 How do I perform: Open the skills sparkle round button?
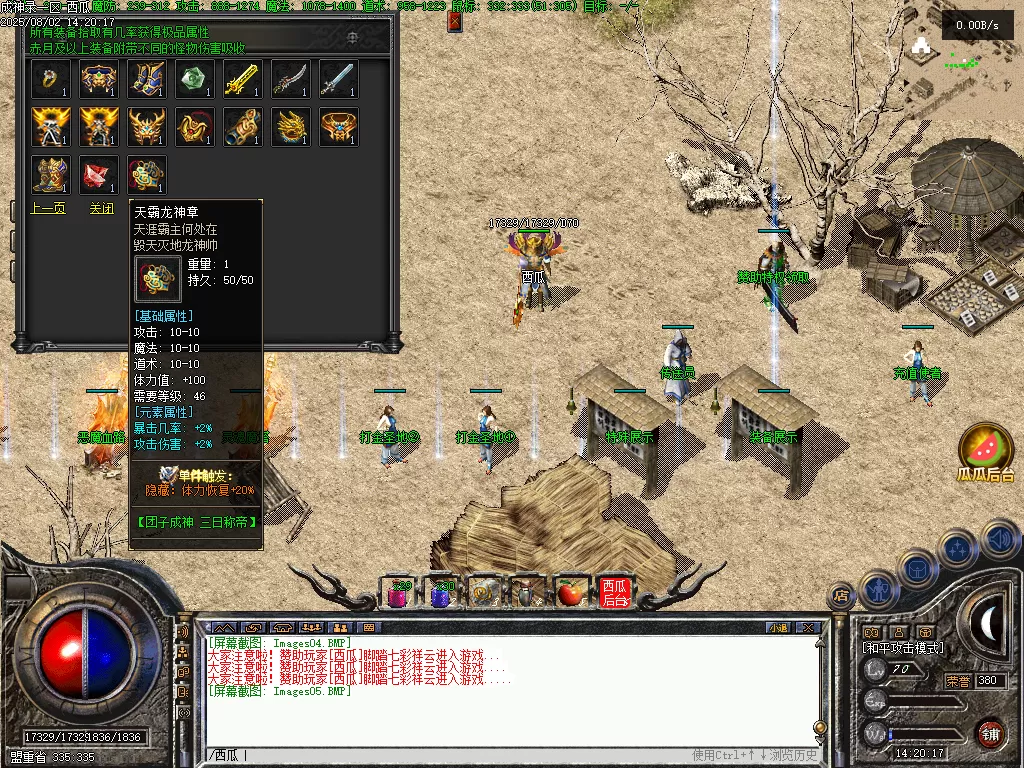pyautogui.click(x=957, y=549)
